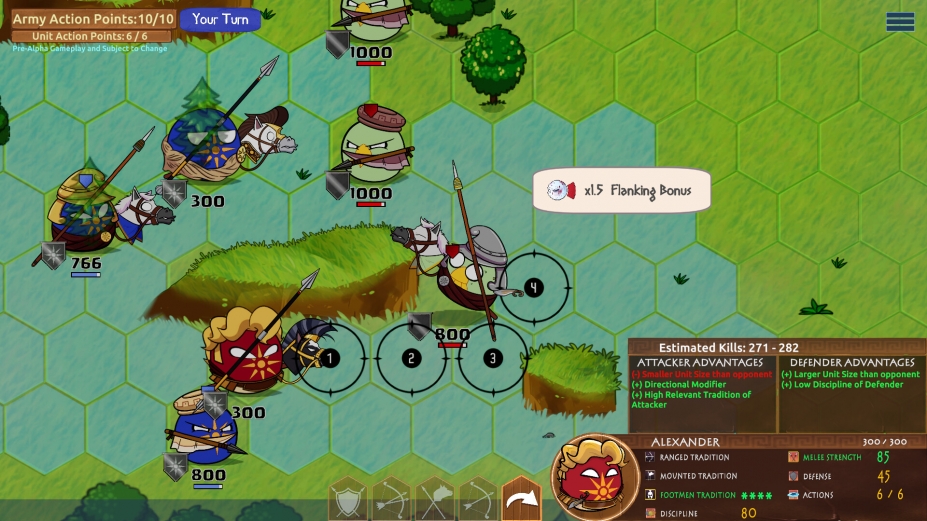Screen dimensions: 927x521
Task: Open the hamburger menu
Action: [900, 22]
